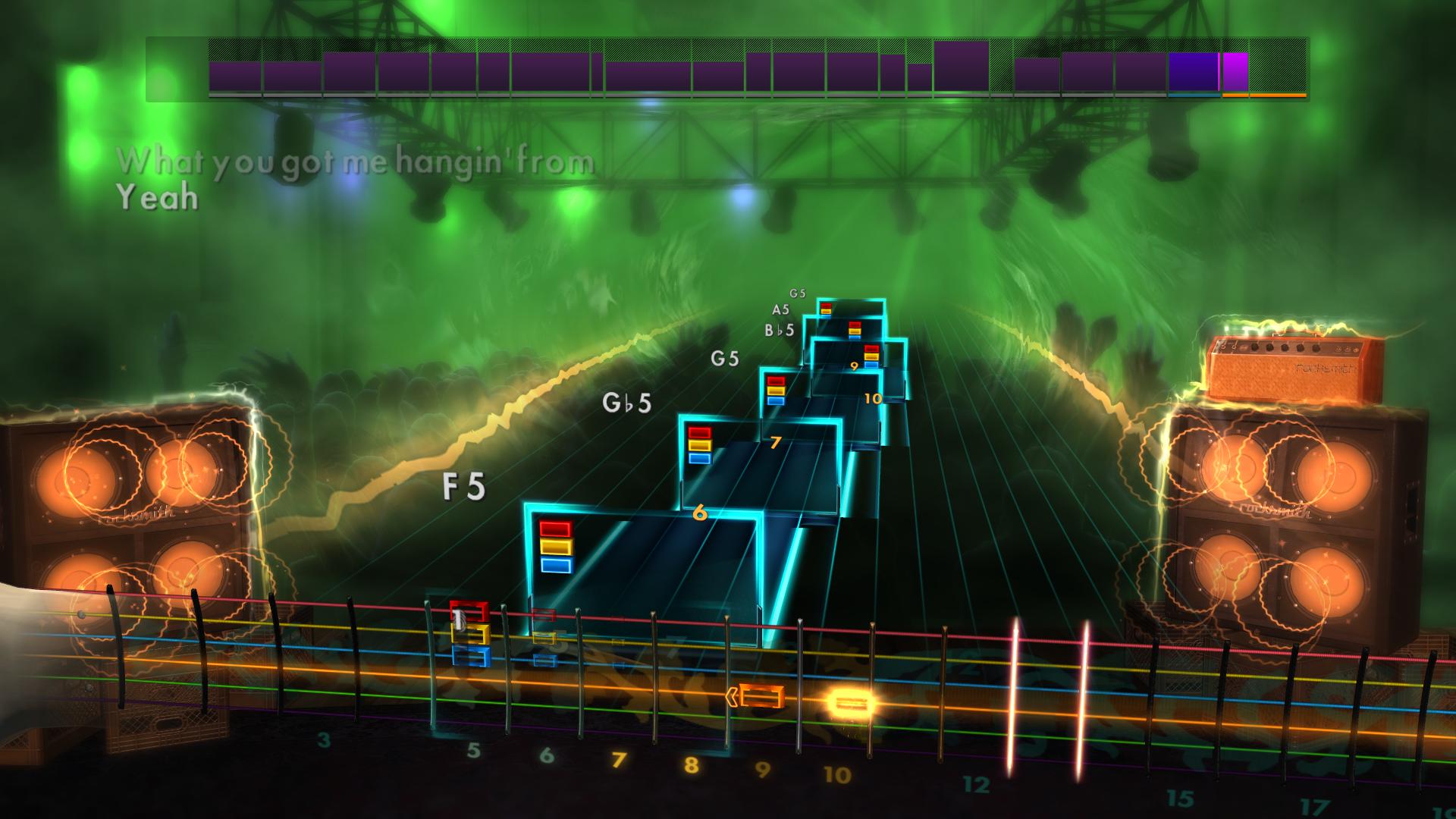Screen dimensions: 1456x819
Task: Click the fret 9 indicator on the highway
Action: 854,367
